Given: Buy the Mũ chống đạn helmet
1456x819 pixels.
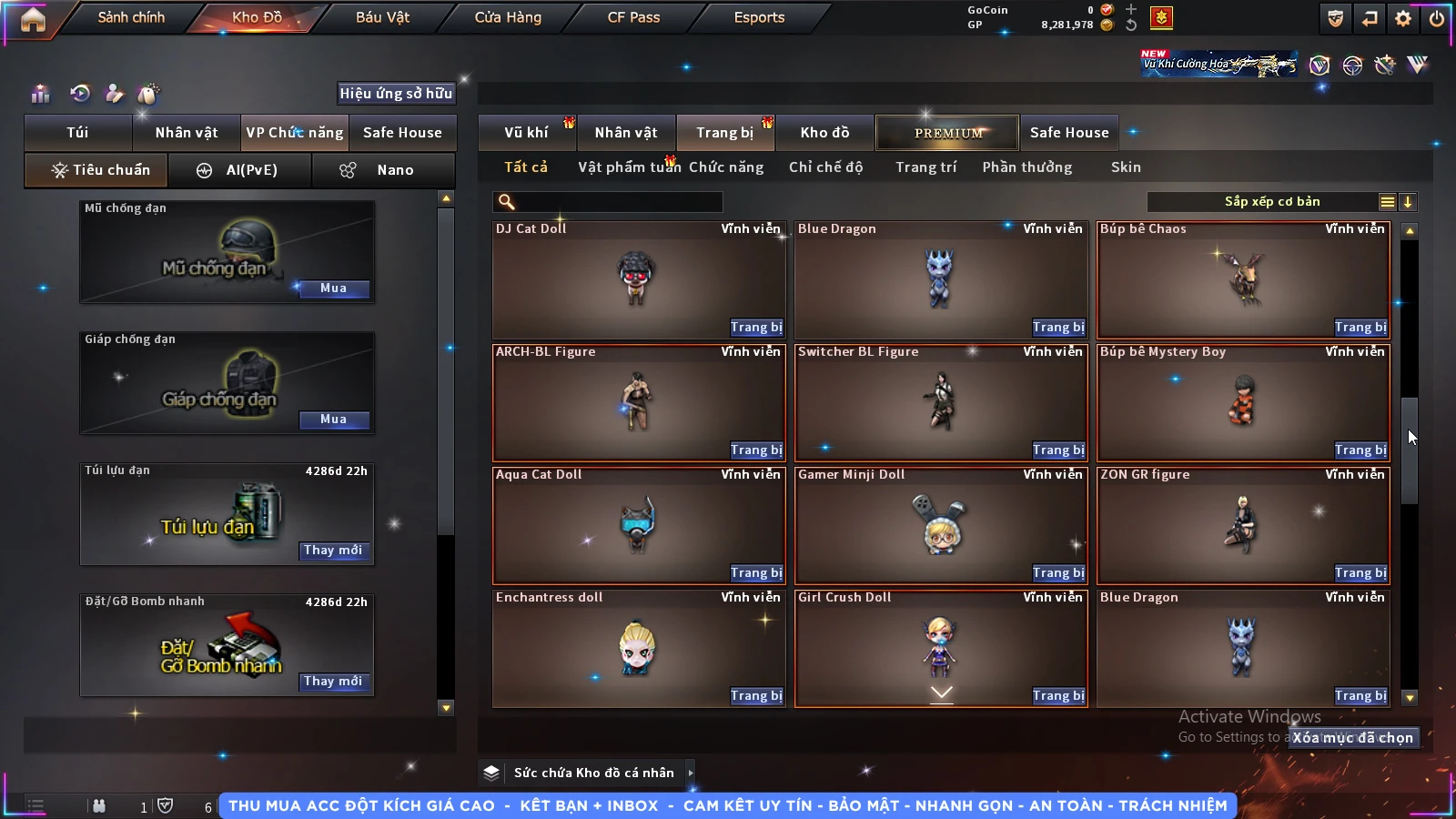Looking at the screenshot, I should pyautogui.click(x=333, y=288).
